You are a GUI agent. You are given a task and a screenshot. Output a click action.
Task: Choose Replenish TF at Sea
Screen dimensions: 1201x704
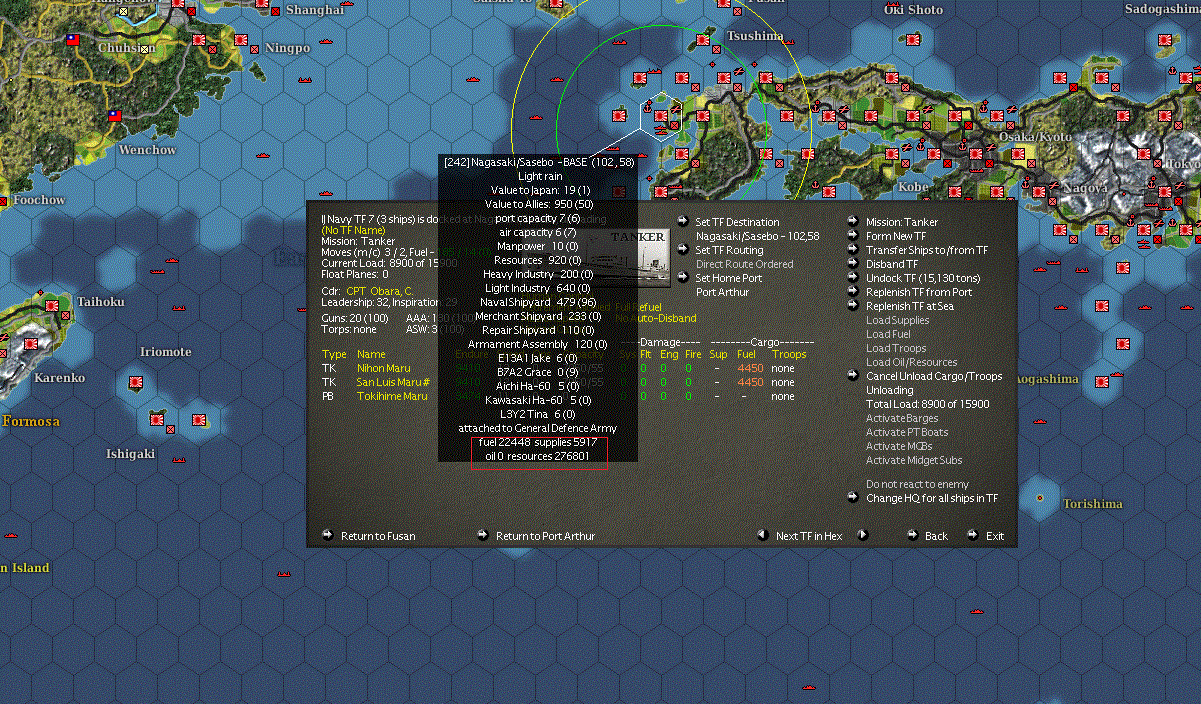[909, 306]
